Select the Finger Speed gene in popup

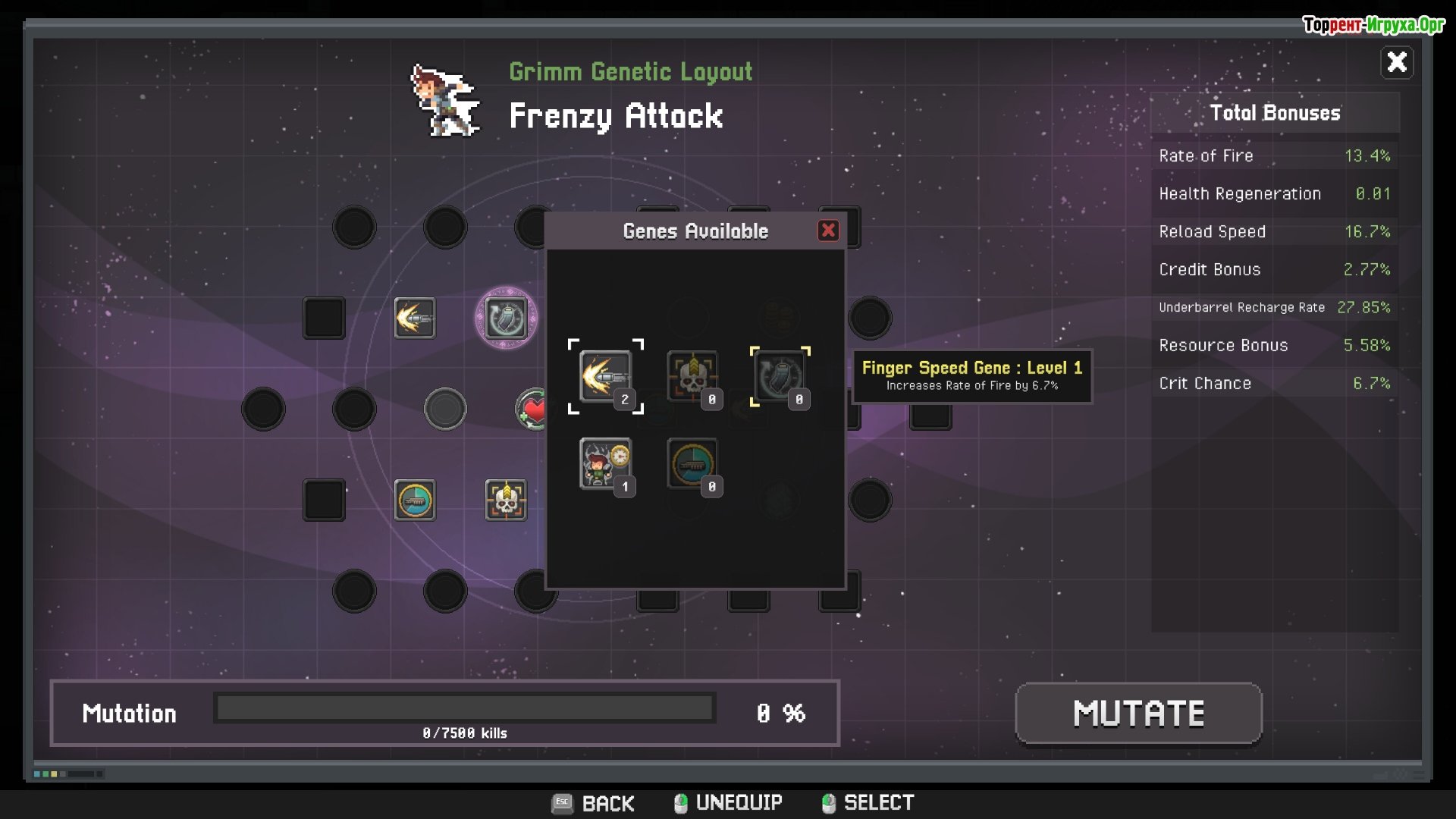pos(605,376)
